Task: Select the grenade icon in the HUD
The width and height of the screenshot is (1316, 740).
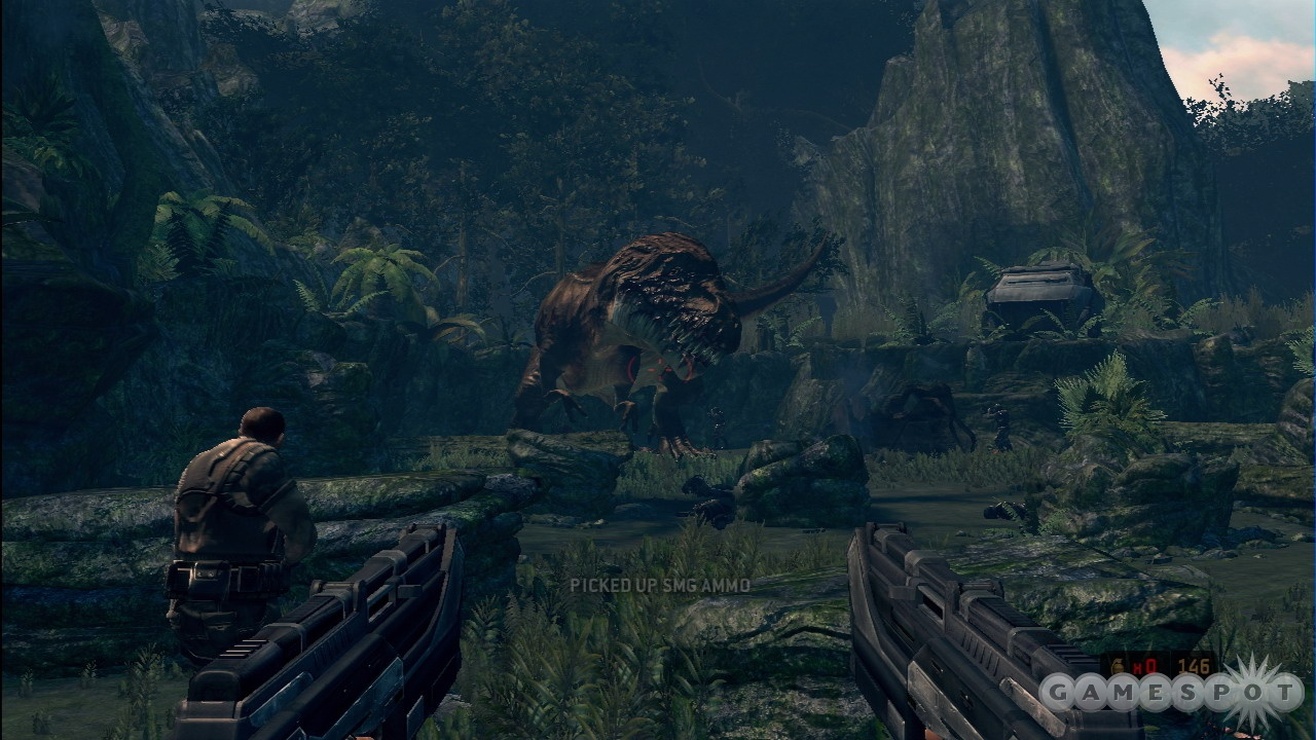Action: 1117,664
